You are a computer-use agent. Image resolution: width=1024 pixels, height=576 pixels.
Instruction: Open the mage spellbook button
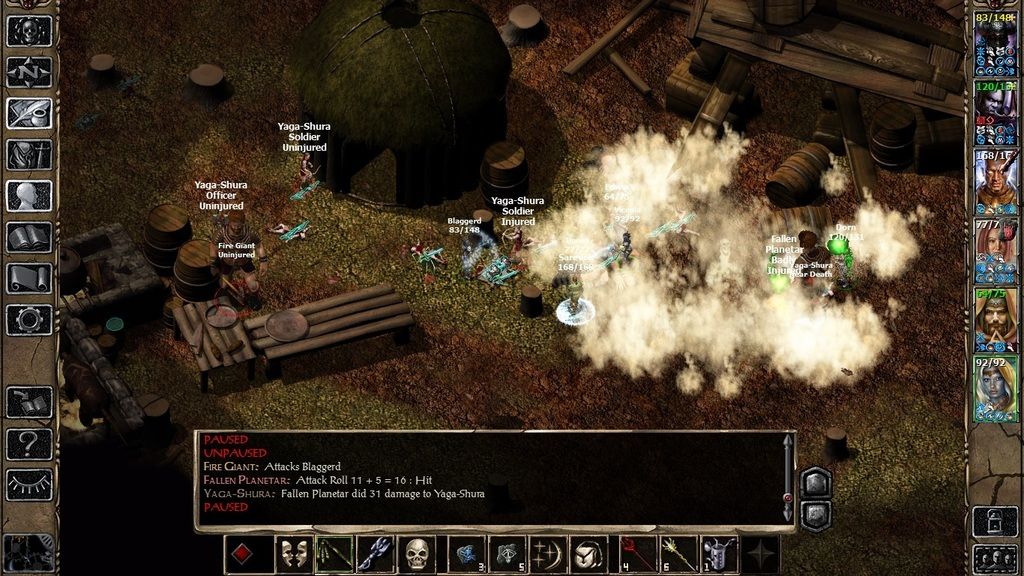[29, 237]
